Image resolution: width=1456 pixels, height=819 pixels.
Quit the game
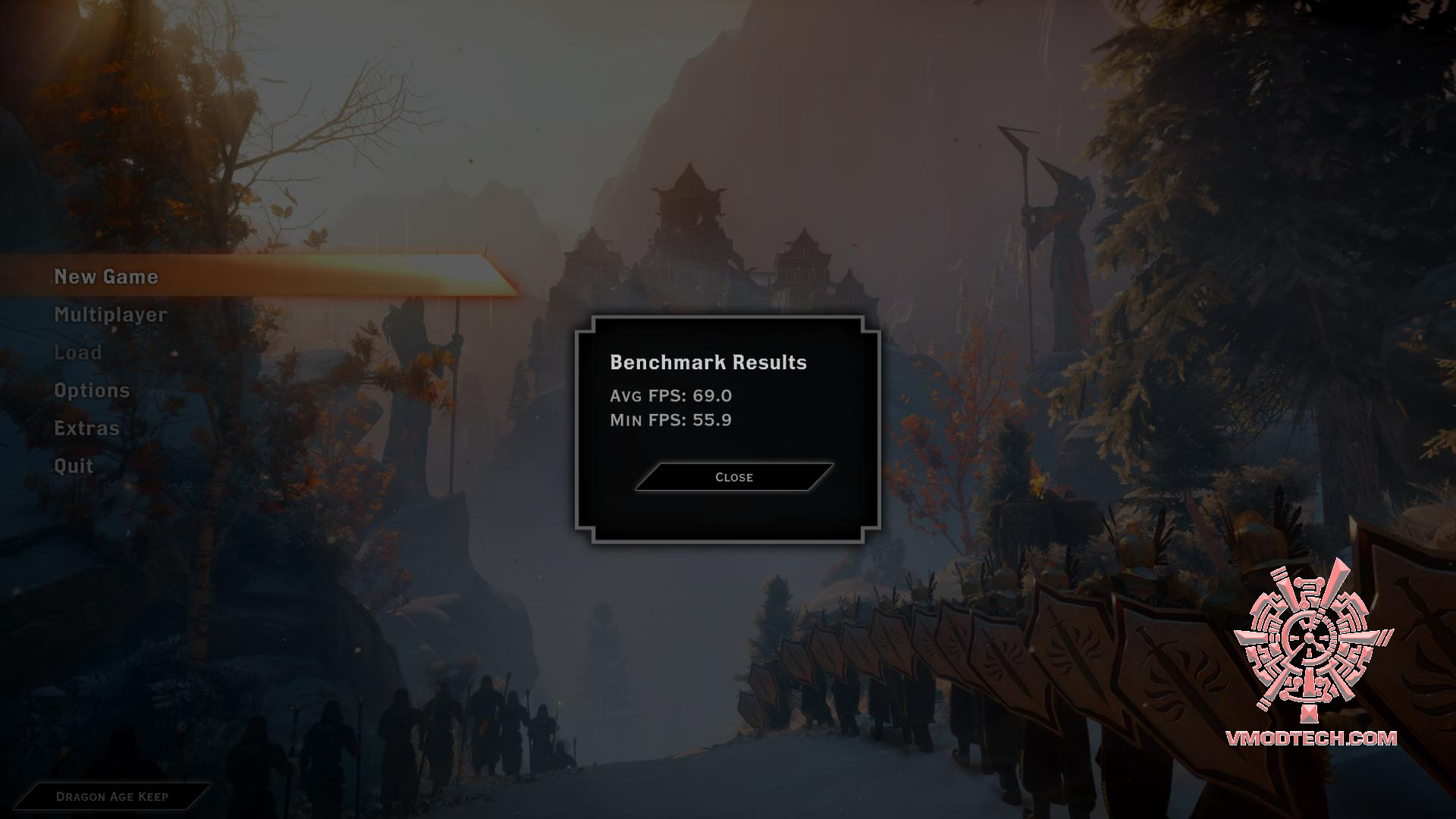tap(74, 466)
